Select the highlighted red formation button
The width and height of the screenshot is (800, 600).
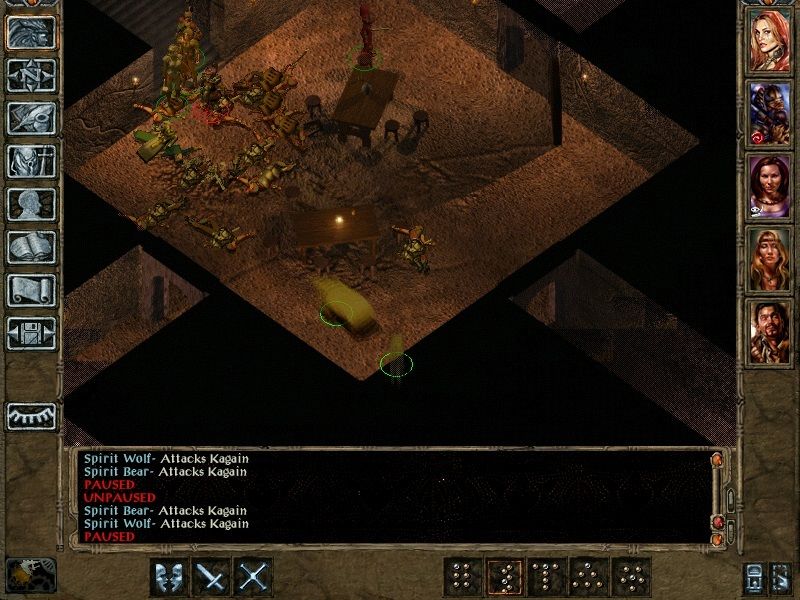click(503, 577)
